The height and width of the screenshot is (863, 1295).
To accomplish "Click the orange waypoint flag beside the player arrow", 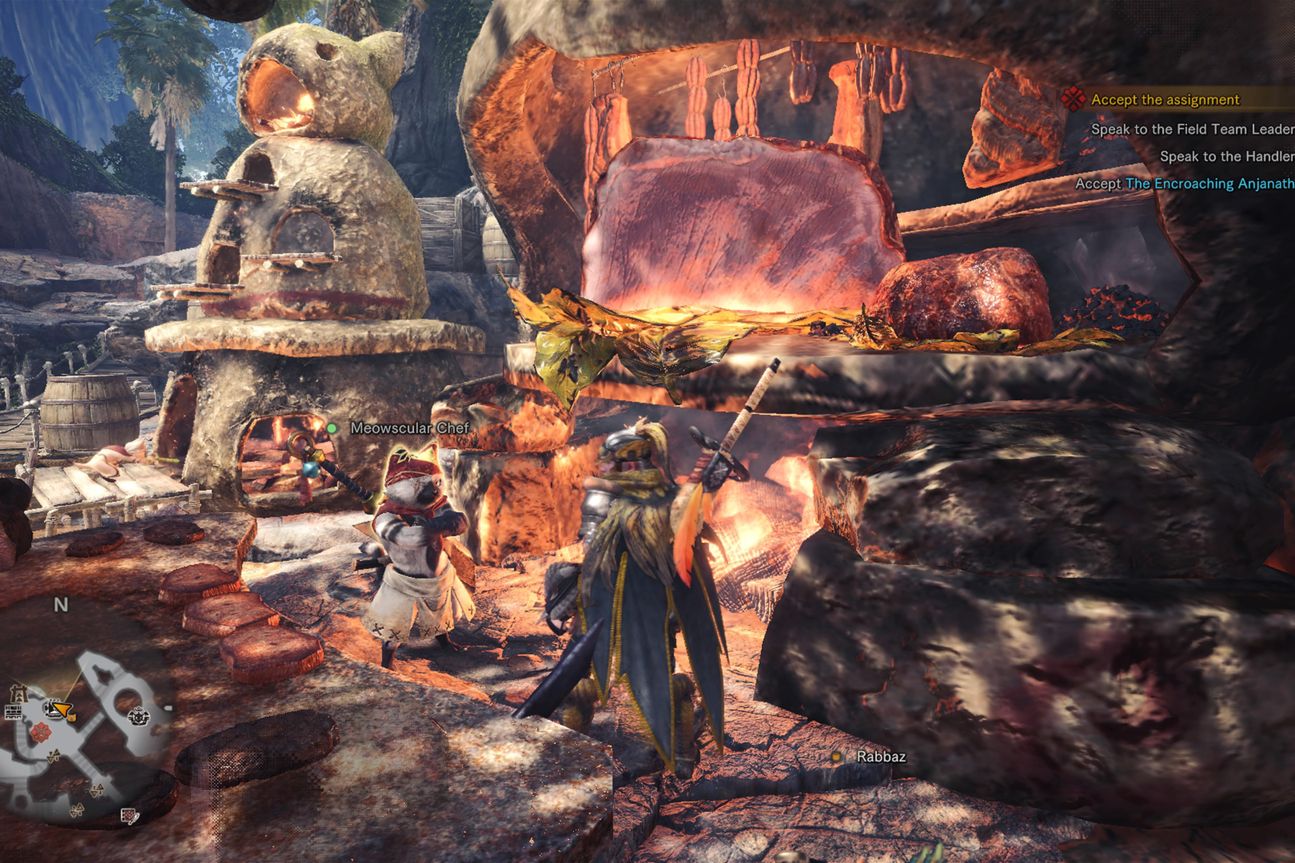I will (x=71, y=717).
